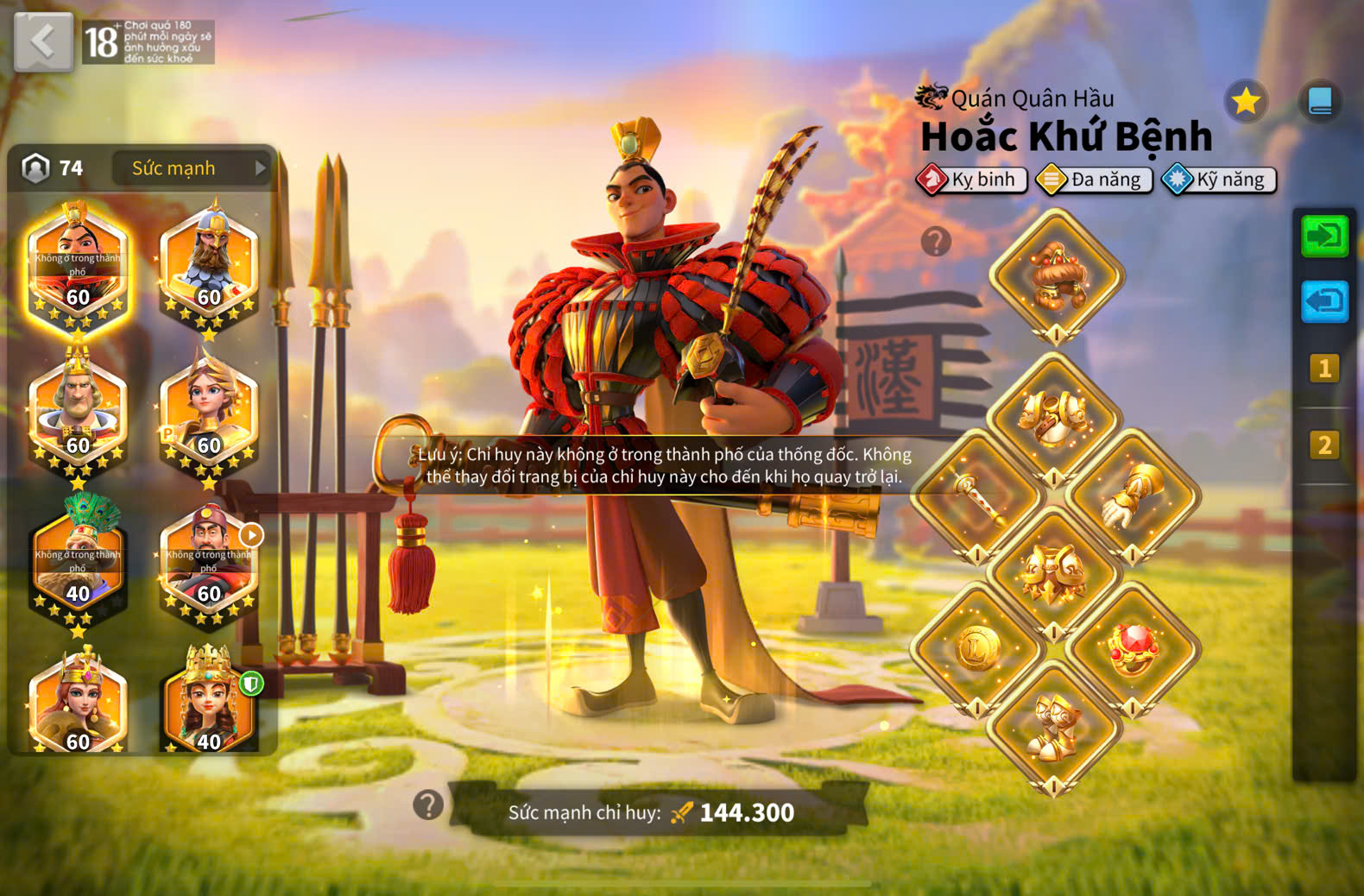1364x896 pixels.
Task: Click the blue return arrow button
Action: [1324, 301]
